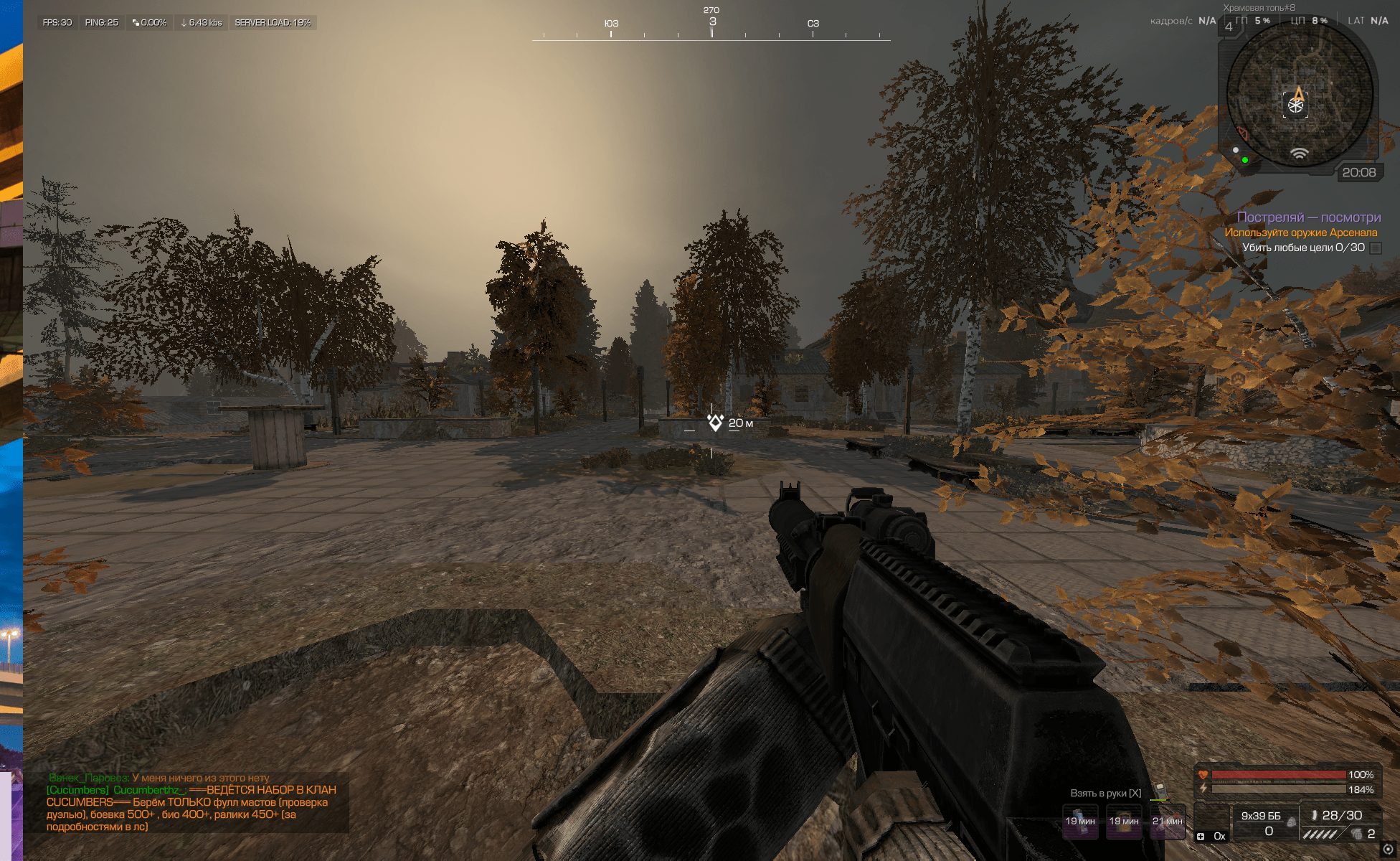This screenshot has width=1400, height=861.
Task: Click the grenade icon
Action: tap(1357, 834)
